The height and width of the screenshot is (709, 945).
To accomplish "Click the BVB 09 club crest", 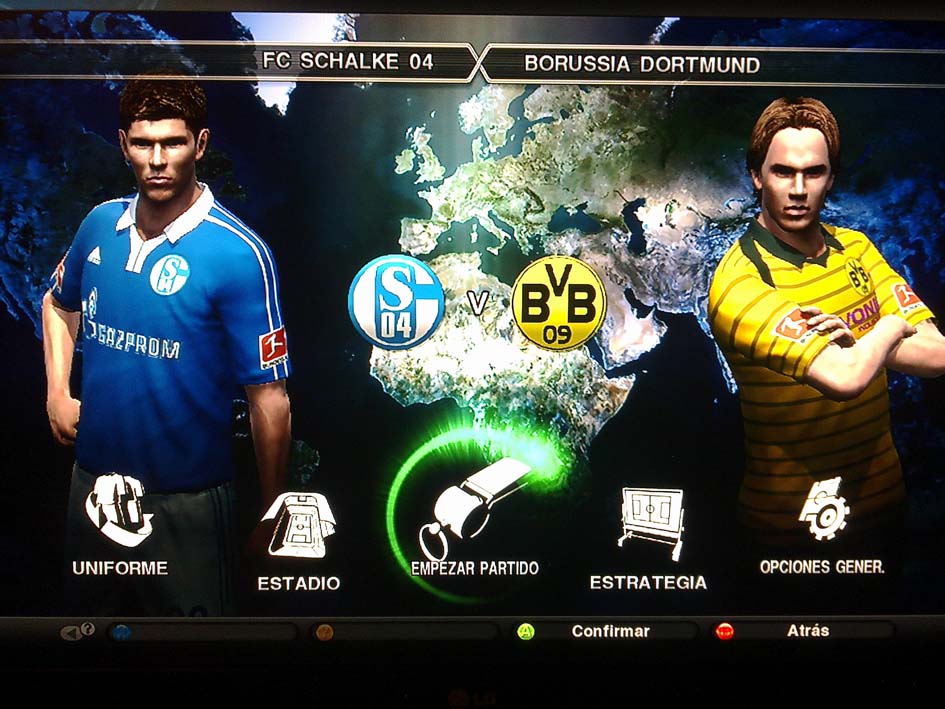I will point(558,302).
